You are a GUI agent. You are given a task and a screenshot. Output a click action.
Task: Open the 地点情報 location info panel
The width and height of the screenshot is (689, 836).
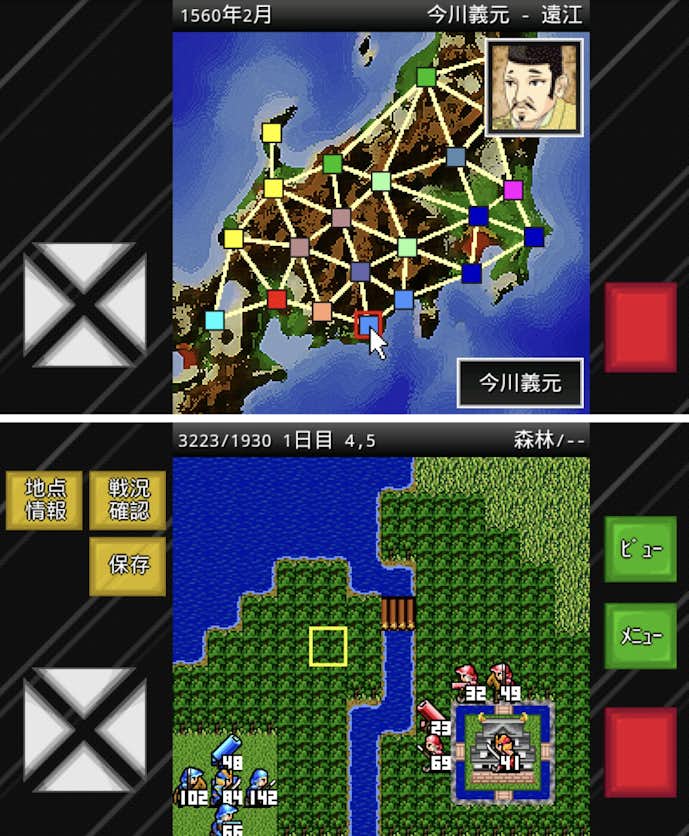pos(44,499)
